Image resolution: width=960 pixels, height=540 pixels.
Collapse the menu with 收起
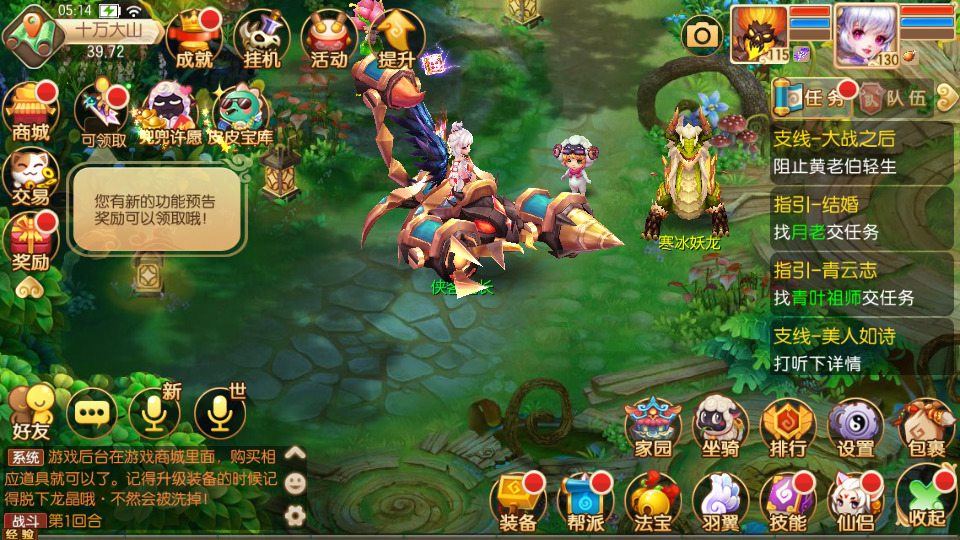point(923,501)
